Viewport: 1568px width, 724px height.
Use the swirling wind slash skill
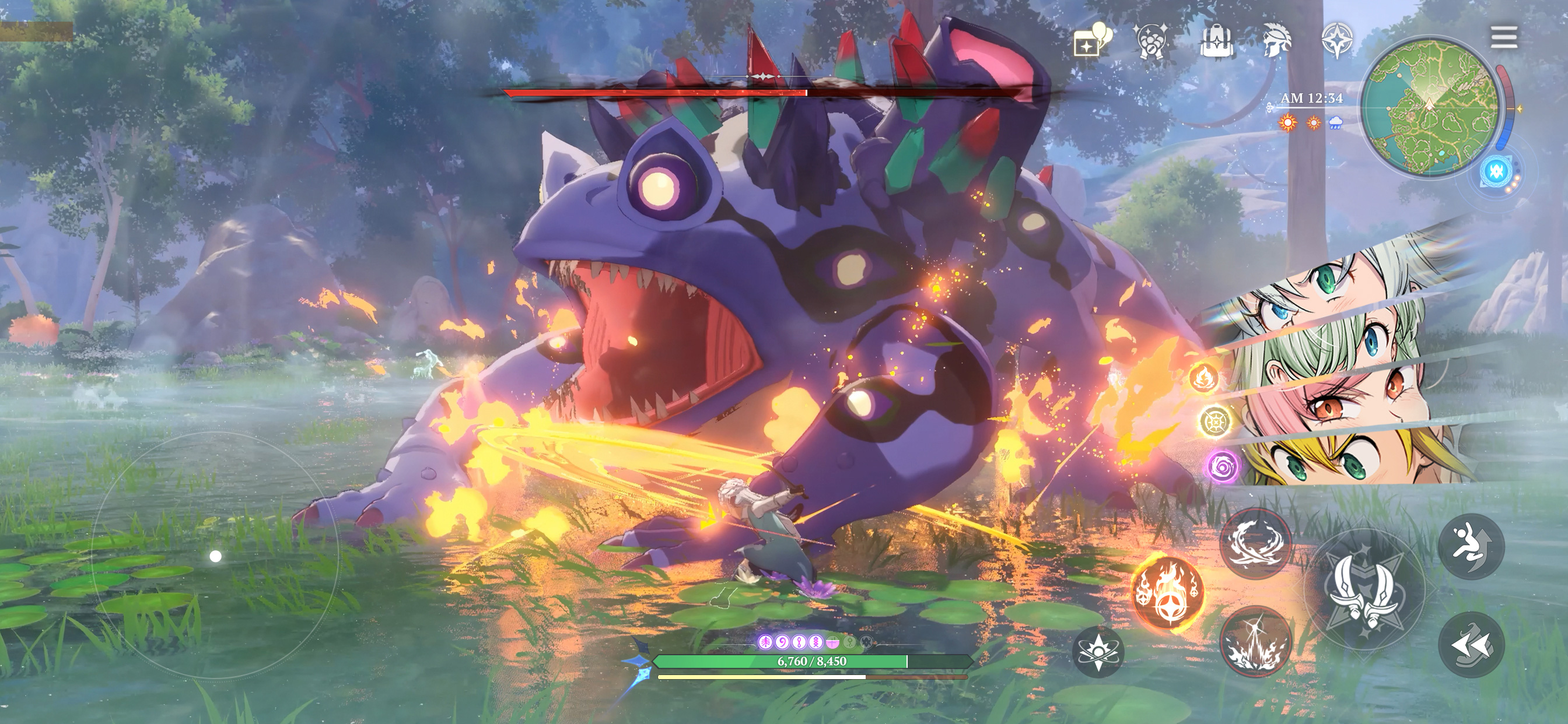1256,543
